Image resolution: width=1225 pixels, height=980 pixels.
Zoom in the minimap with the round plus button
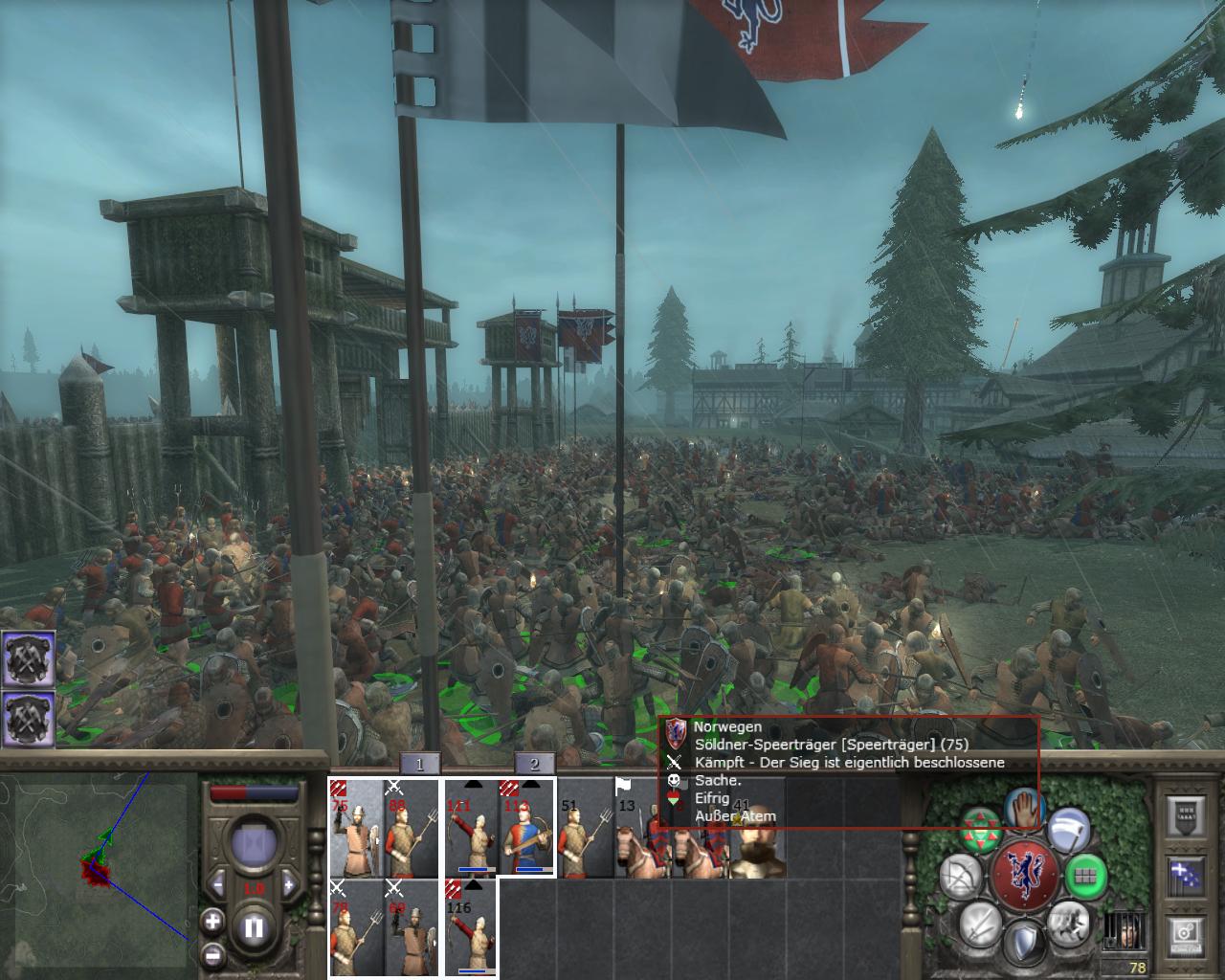[212, 922]
